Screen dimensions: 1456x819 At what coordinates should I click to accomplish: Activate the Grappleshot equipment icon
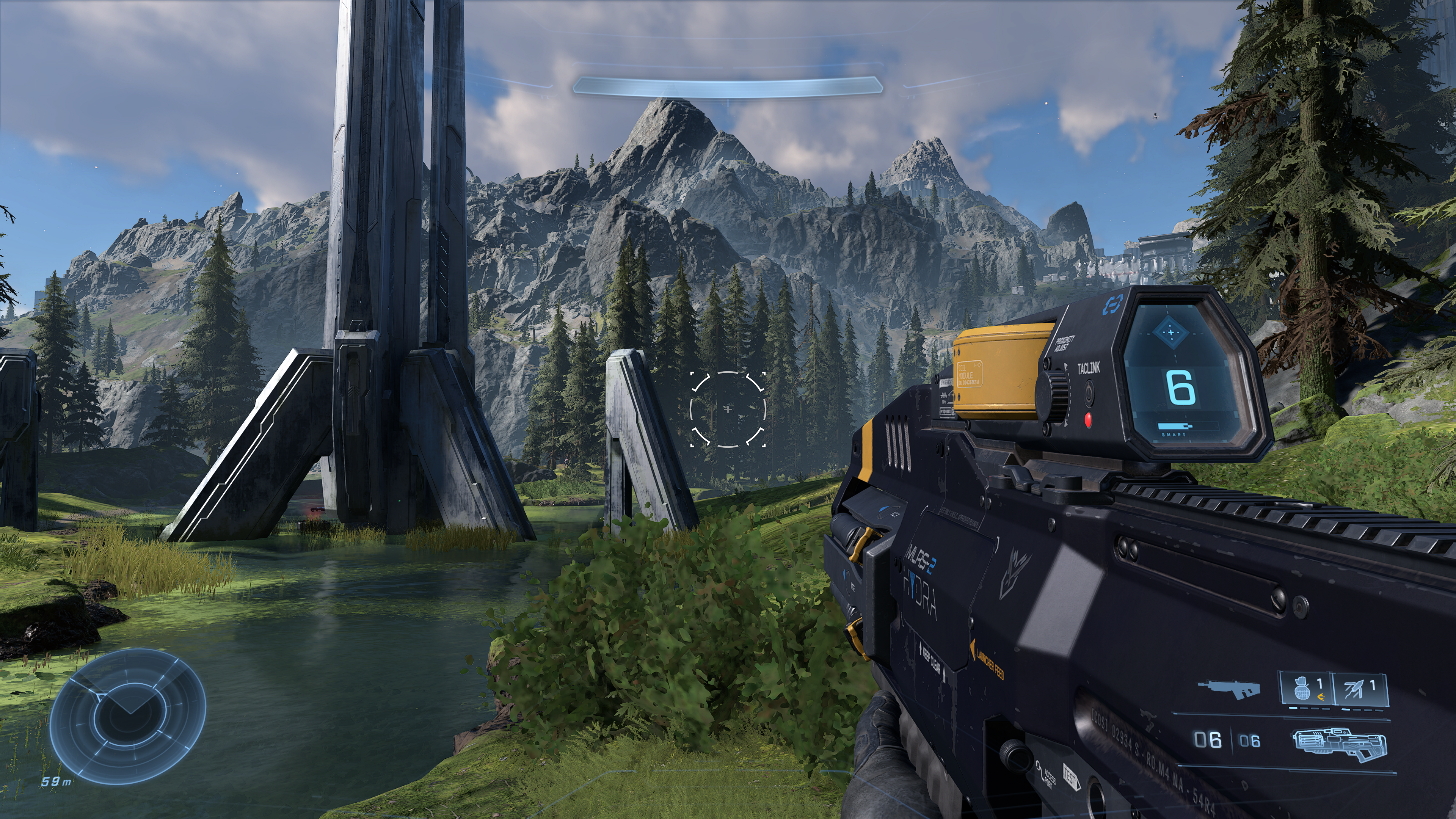(x=1359, y=689)
